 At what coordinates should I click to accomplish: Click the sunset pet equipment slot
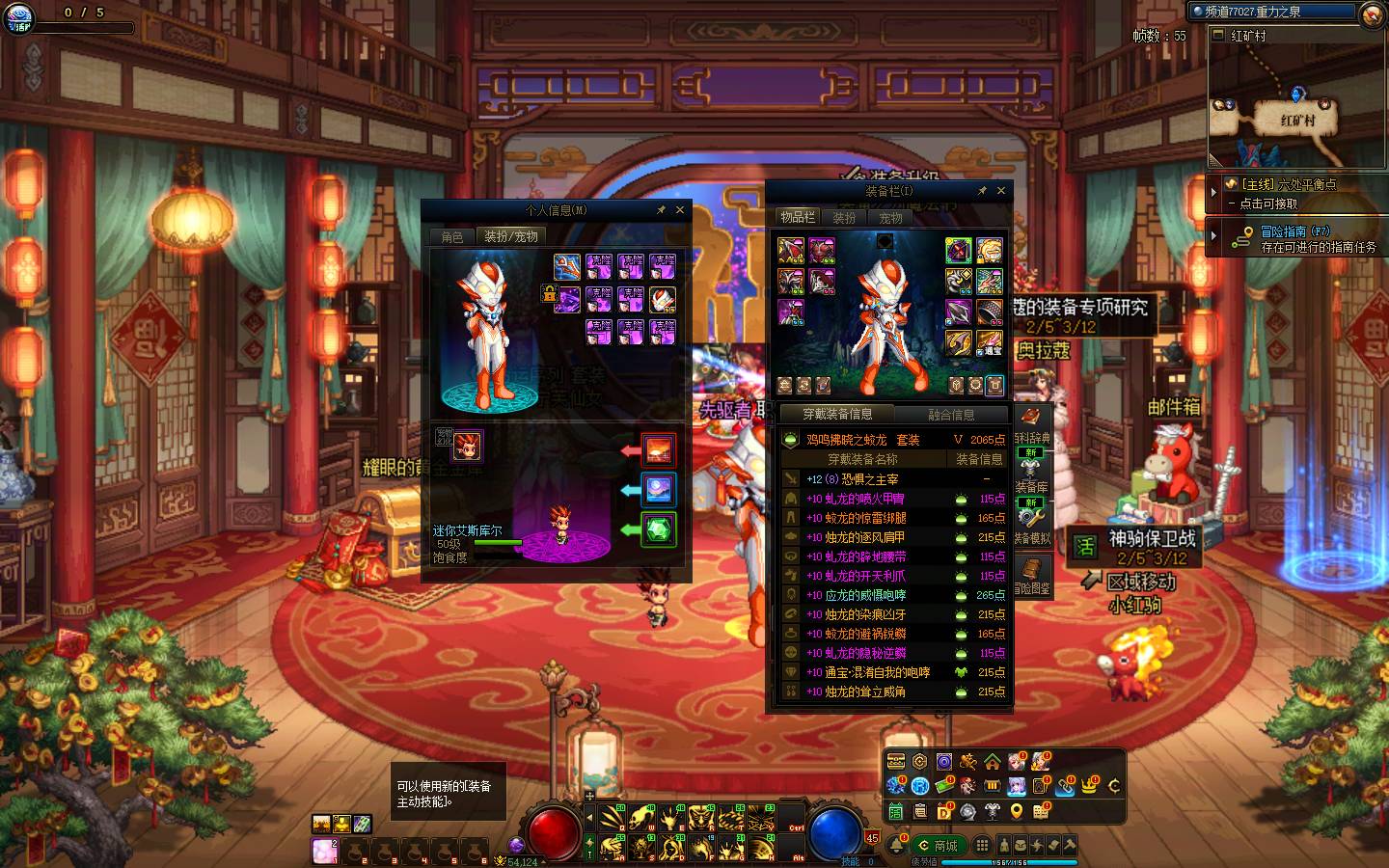(659, 450)
